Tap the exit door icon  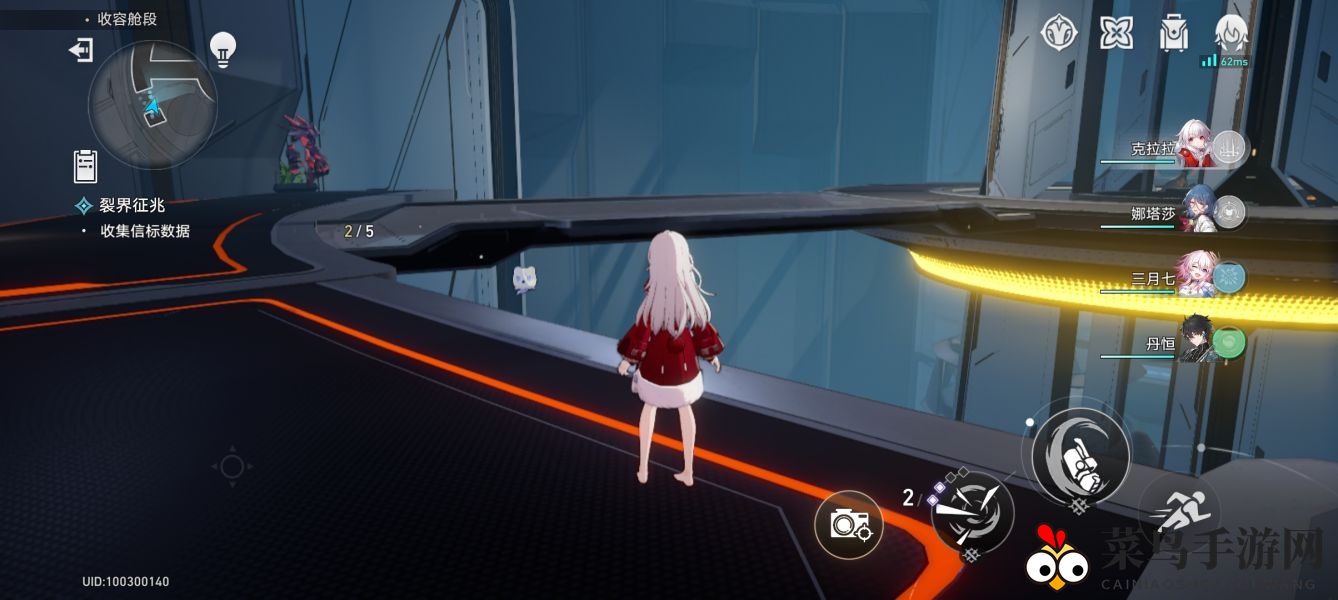[x=80, y=50]
